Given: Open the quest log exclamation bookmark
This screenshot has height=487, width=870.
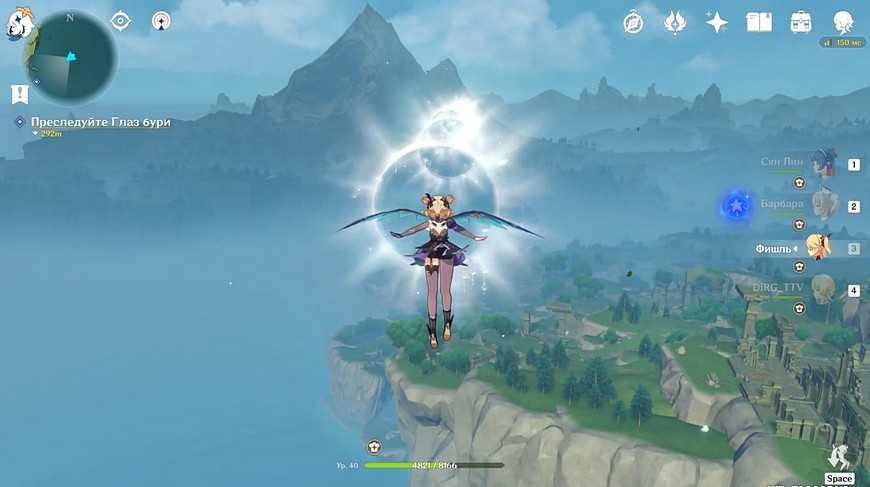Looking at the screenshot, I should click(18, 94).
